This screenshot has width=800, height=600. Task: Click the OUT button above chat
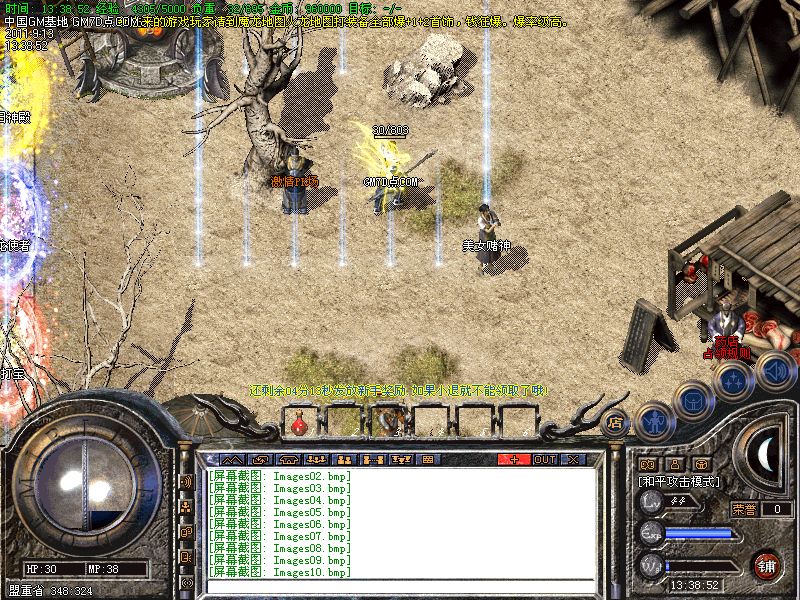544,459
